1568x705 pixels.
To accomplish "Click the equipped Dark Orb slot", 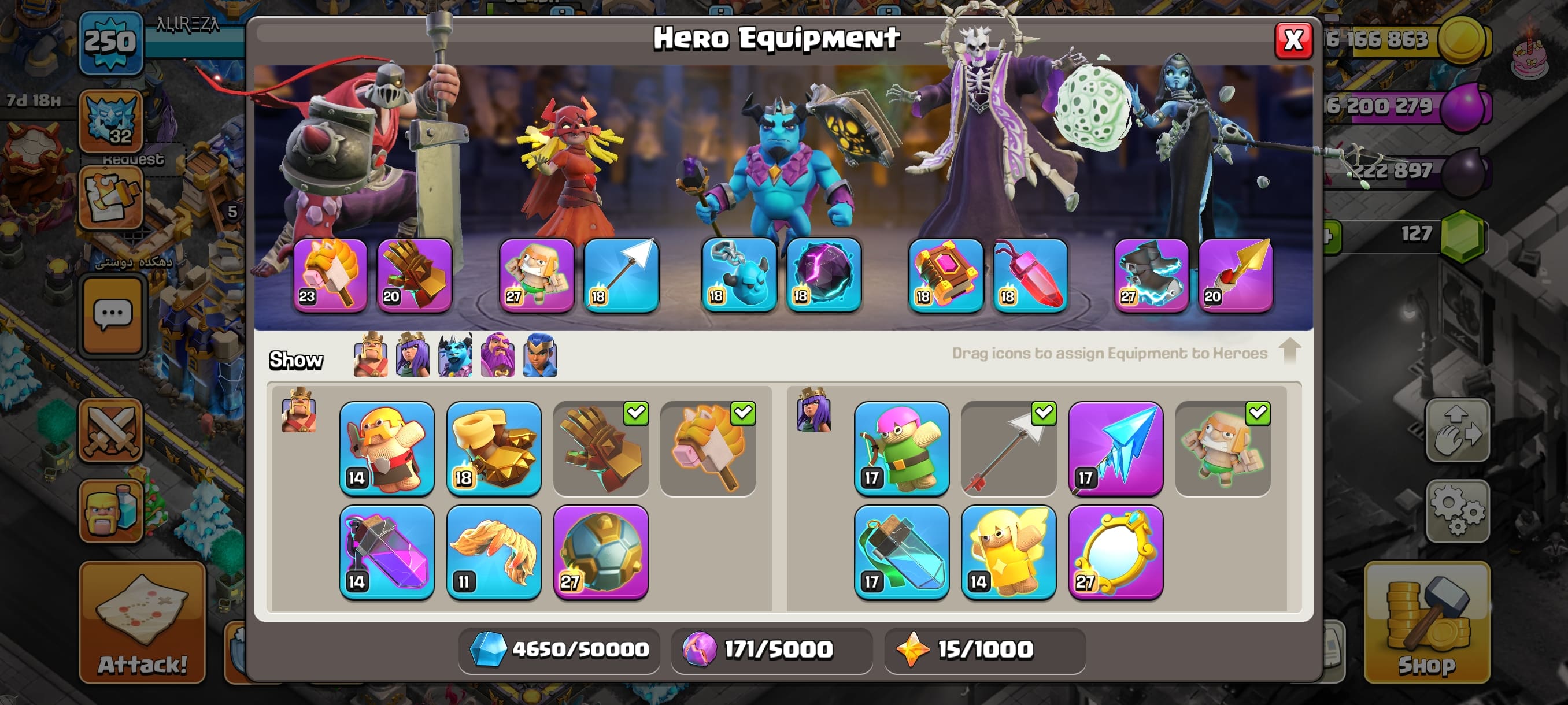I will tap(823, 275).
